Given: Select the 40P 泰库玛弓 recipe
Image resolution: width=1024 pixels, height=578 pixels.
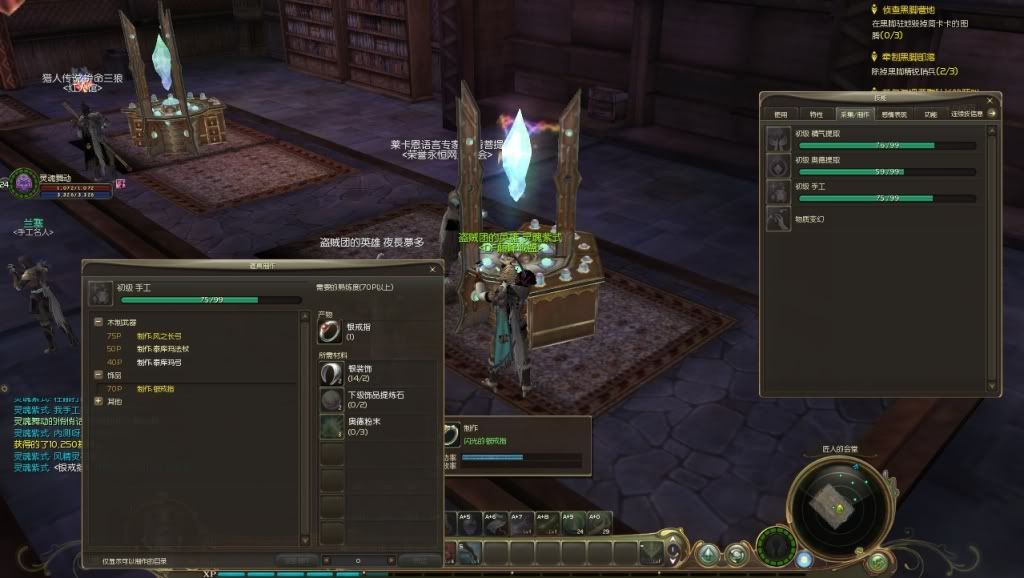Looking at the screenshot, I should (159, 362).
